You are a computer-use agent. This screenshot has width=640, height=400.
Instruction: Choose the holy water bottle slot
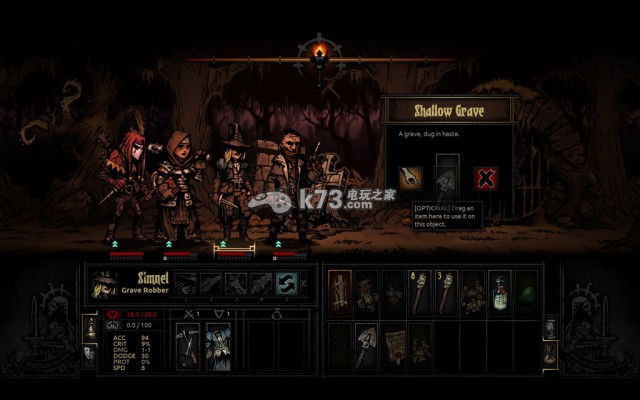500,290
